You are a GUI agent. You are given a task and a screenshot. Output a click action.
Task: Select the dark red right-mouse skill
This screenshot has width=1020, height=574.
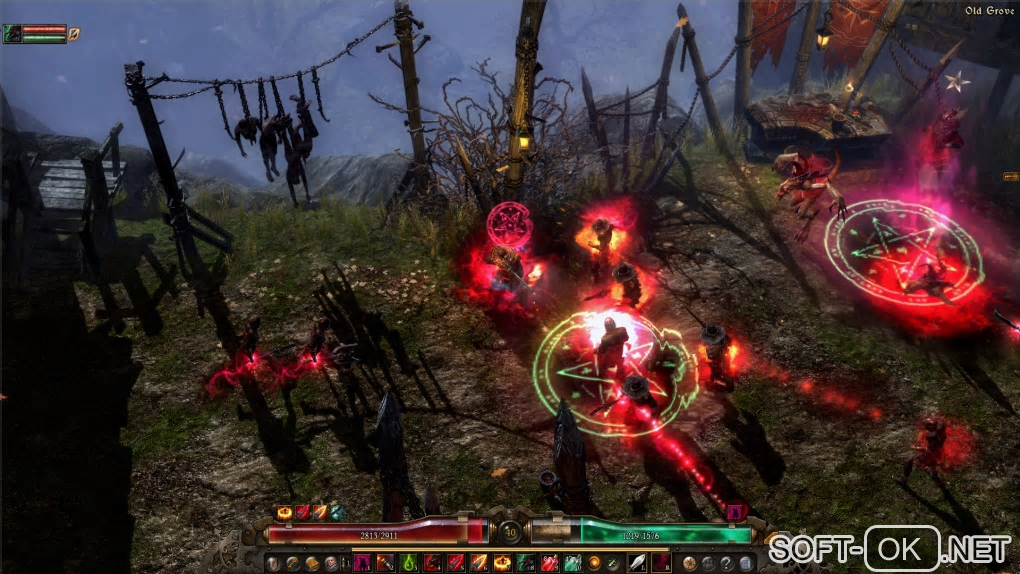tap(660, 562)
